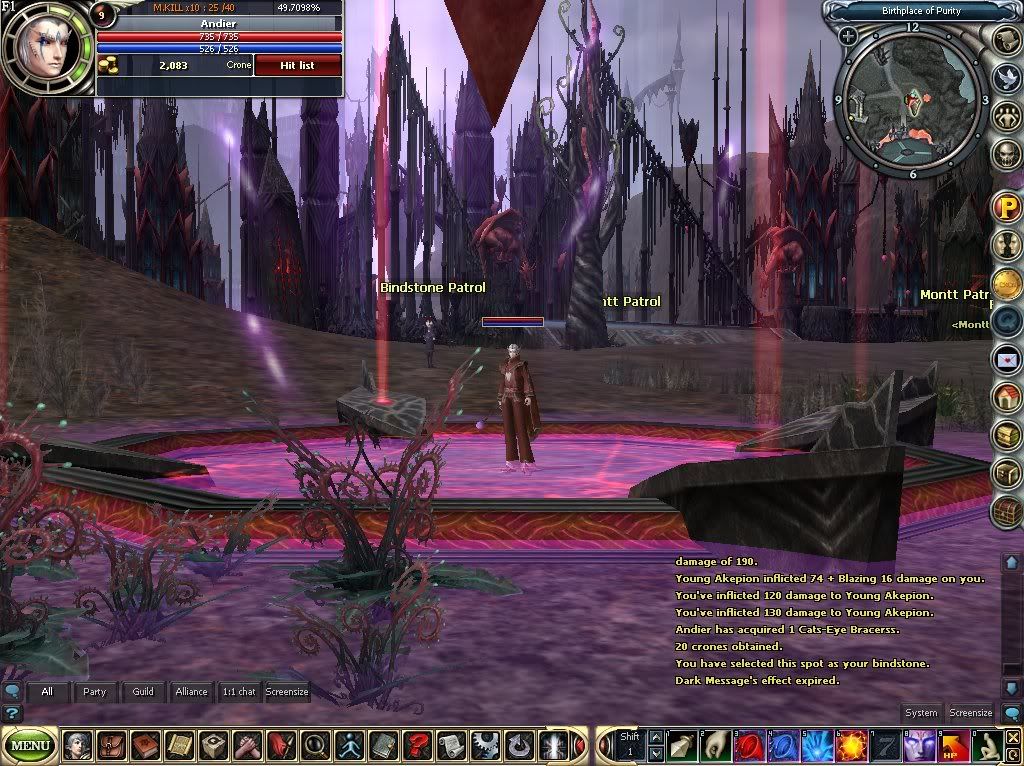This screenshot has height=766, width=1024.
Task: Select the Guild chat tab
Action: coord(143,691)
